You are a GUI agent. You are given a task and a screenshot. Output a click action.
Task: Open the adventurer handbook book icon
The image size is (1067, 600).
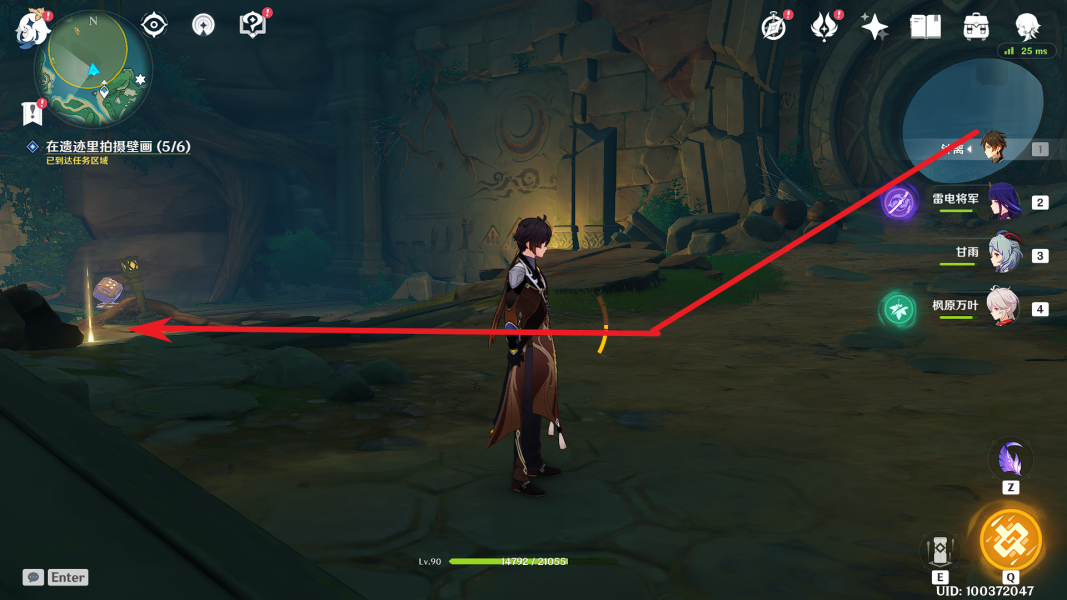coord(925,27)
